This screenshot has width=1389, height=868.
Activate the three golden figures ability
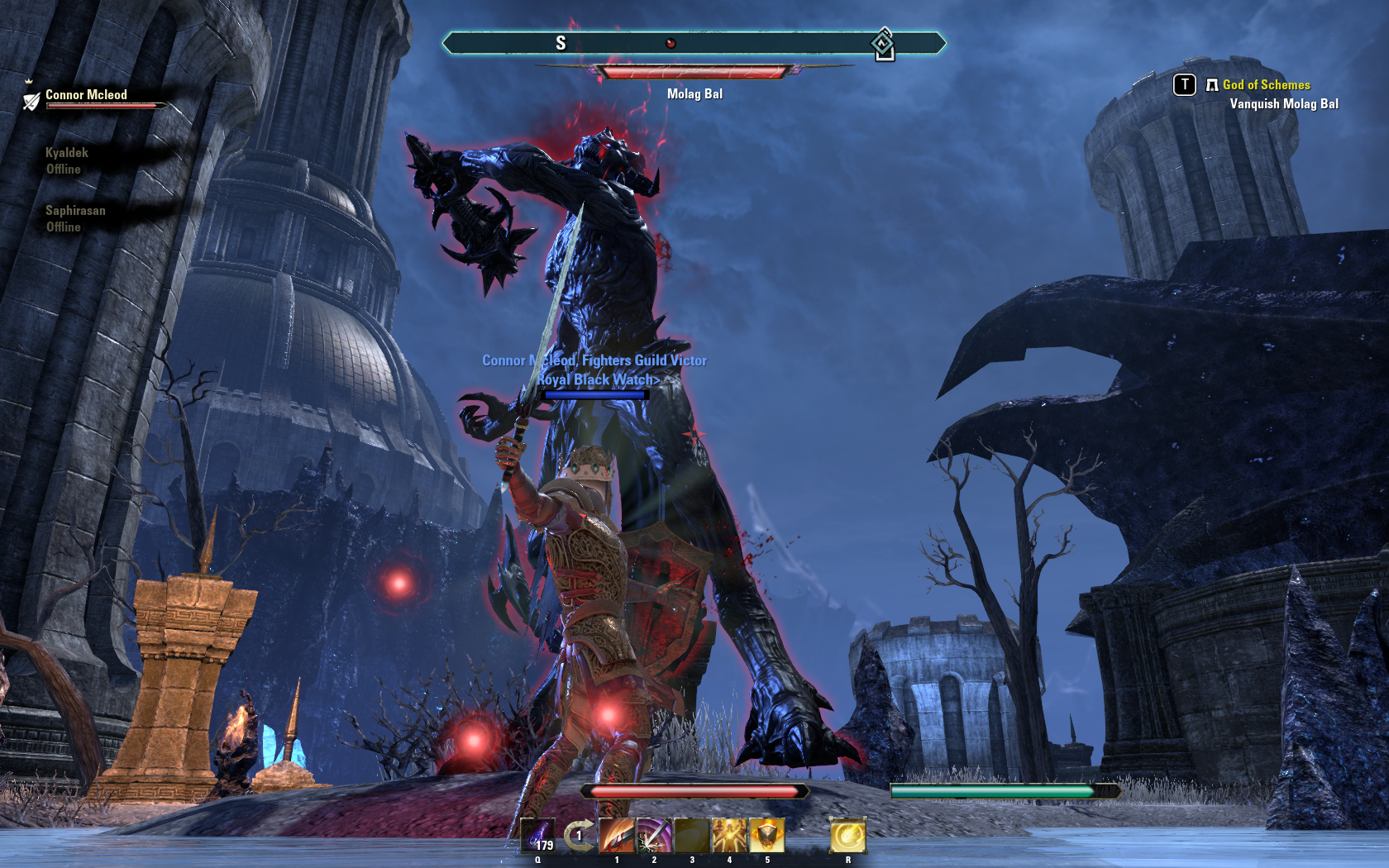point(729,836)
